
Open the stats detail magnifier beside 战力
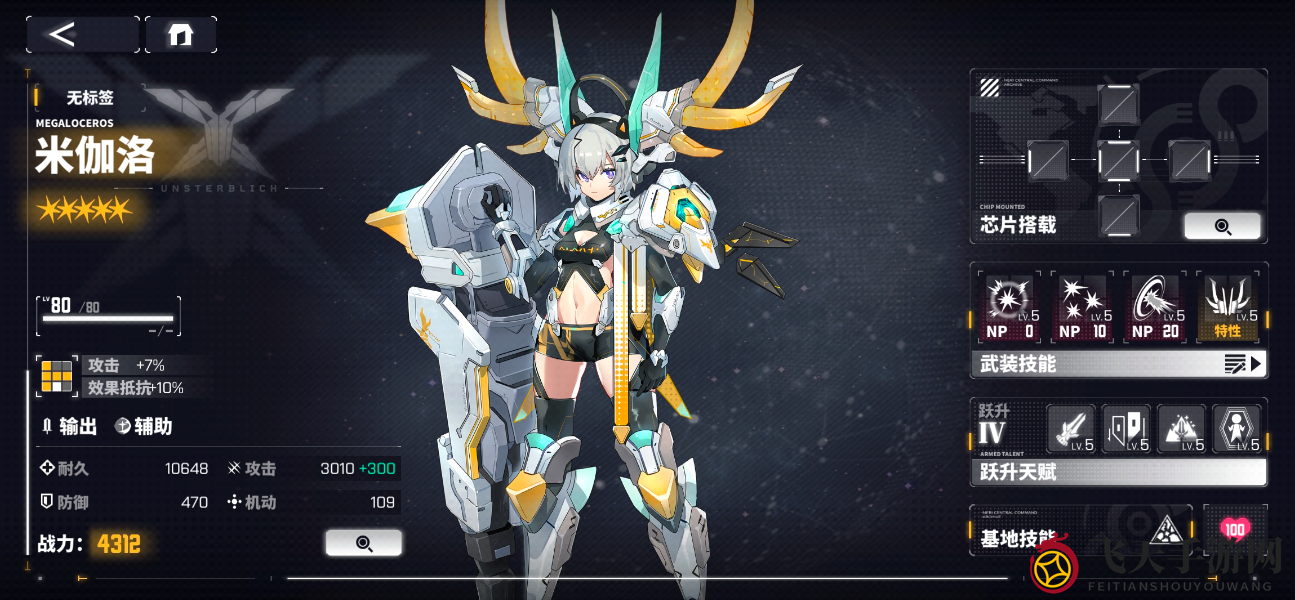(364, 543)
